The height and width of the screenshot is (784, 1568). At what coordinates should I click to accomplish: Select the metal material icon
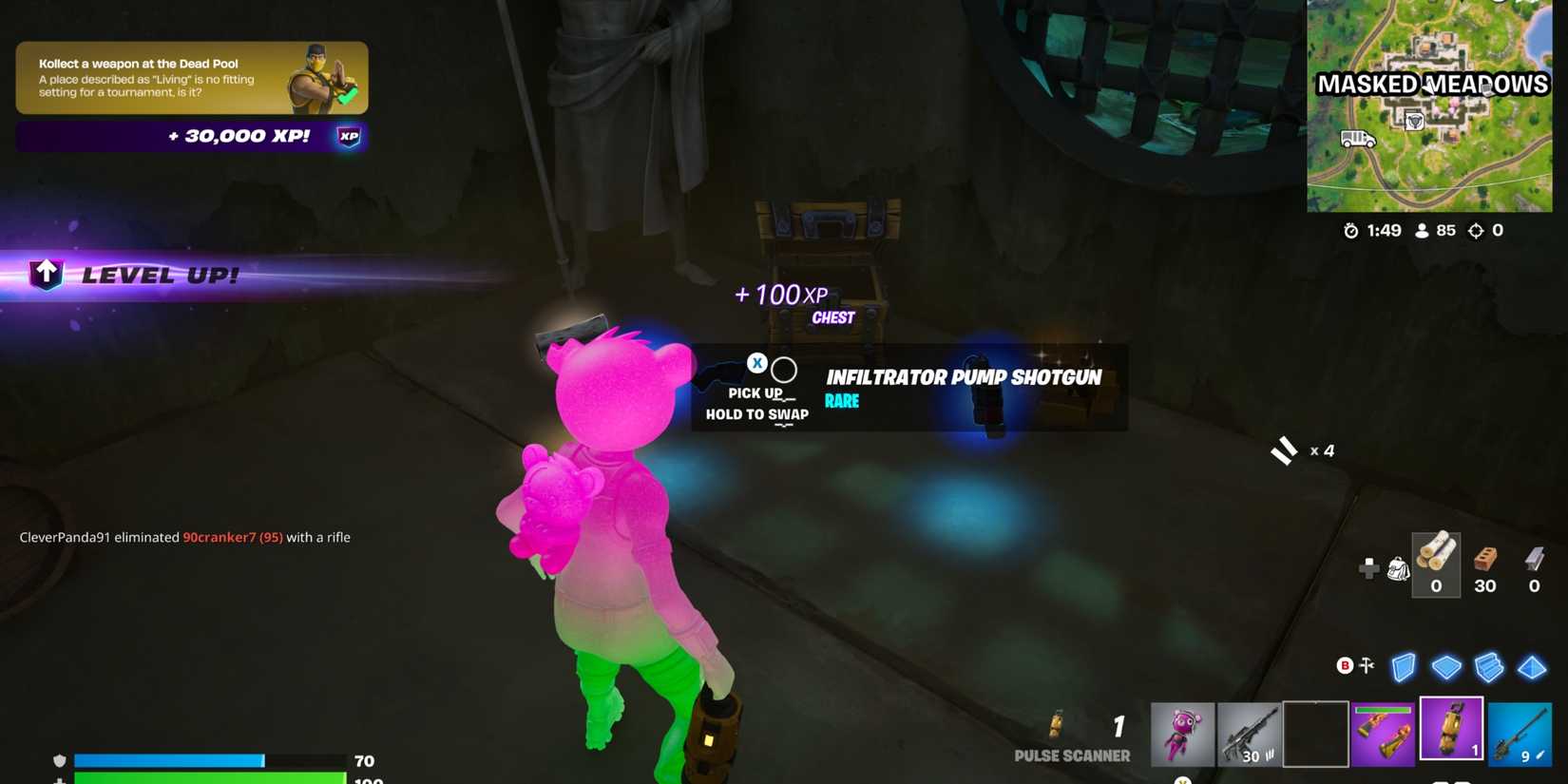click(1534, 561)
